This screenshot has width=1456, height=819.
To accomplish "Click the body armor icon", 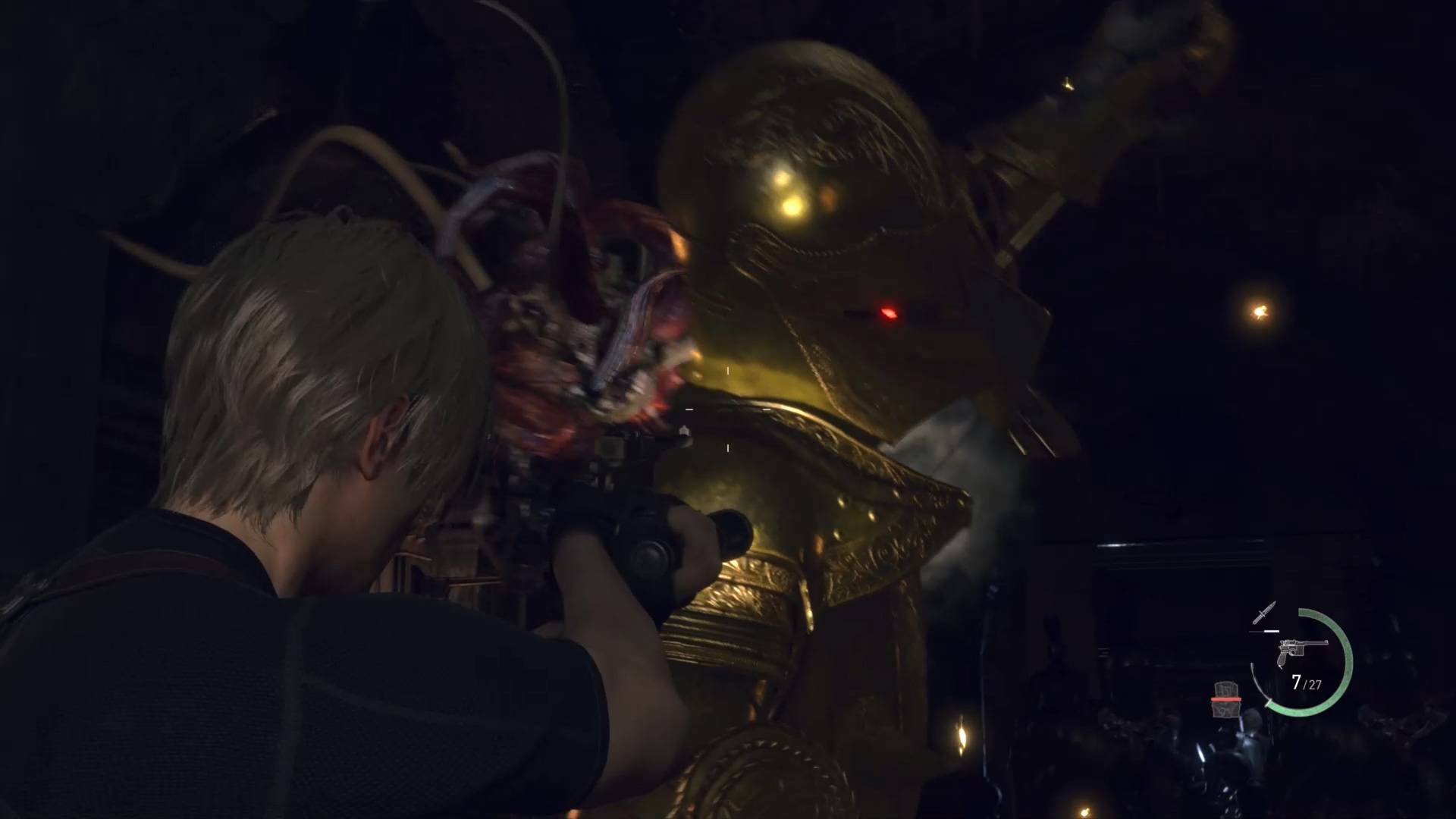I will point(1226,700).
